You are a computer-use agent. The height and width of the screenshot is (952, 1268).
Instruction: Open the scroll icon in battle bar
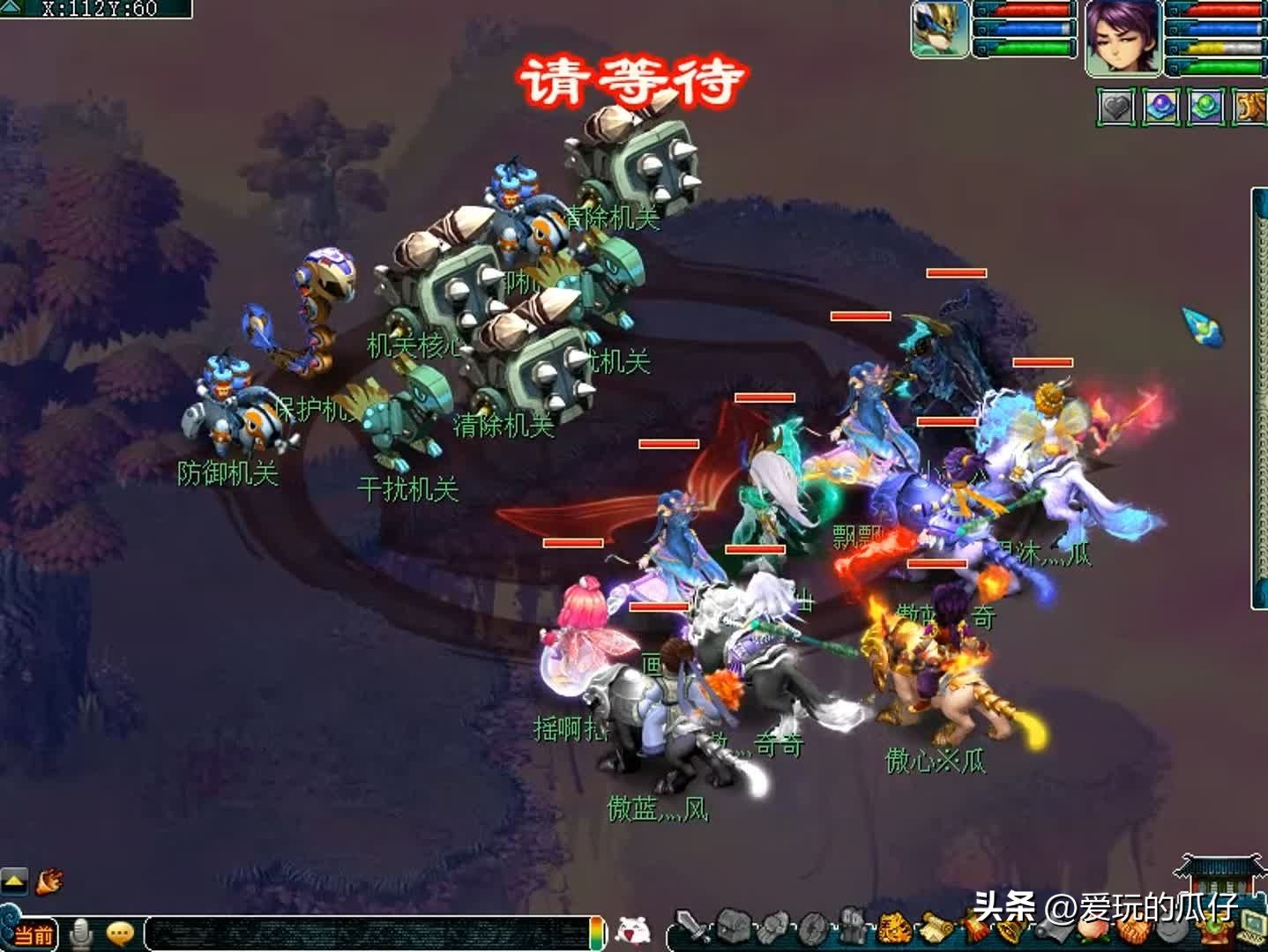[934, 931]
